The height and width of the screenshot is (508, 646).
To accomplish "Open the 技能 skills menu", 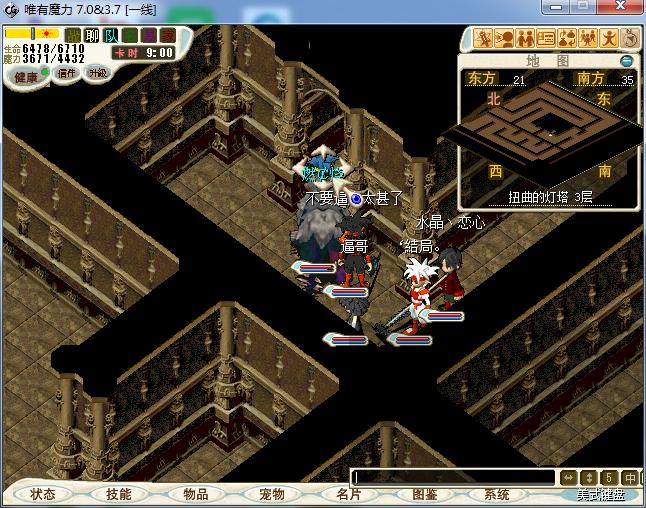I will (x=118, y=494).
